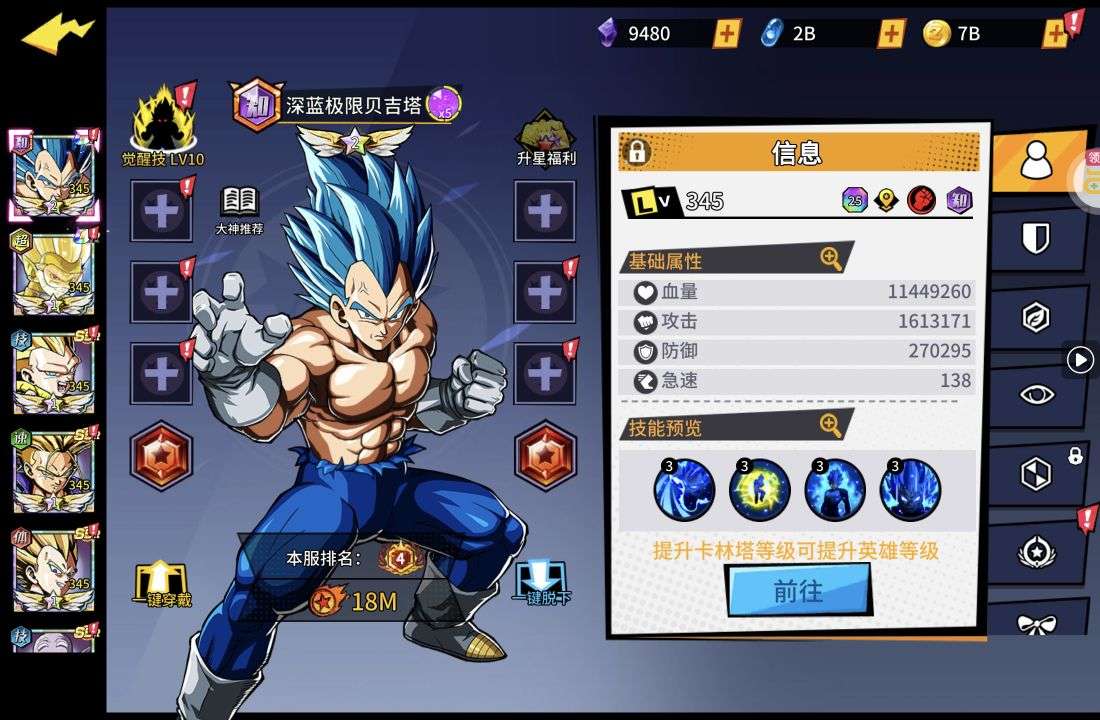Expand the side panel play arrow
The image size is (1100, 720).
(1080, 359)
